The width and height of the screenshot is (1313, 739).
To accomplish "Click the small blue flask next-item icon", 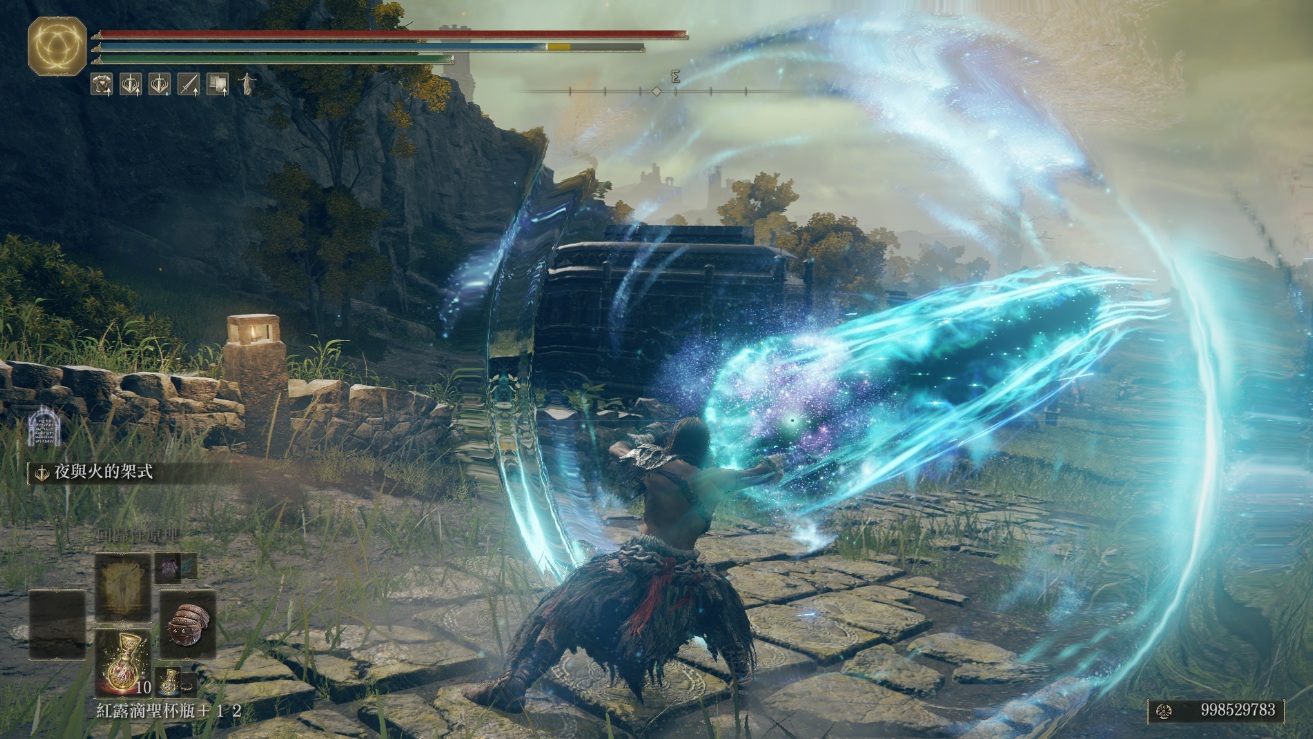I will click(x=168, y=681).
